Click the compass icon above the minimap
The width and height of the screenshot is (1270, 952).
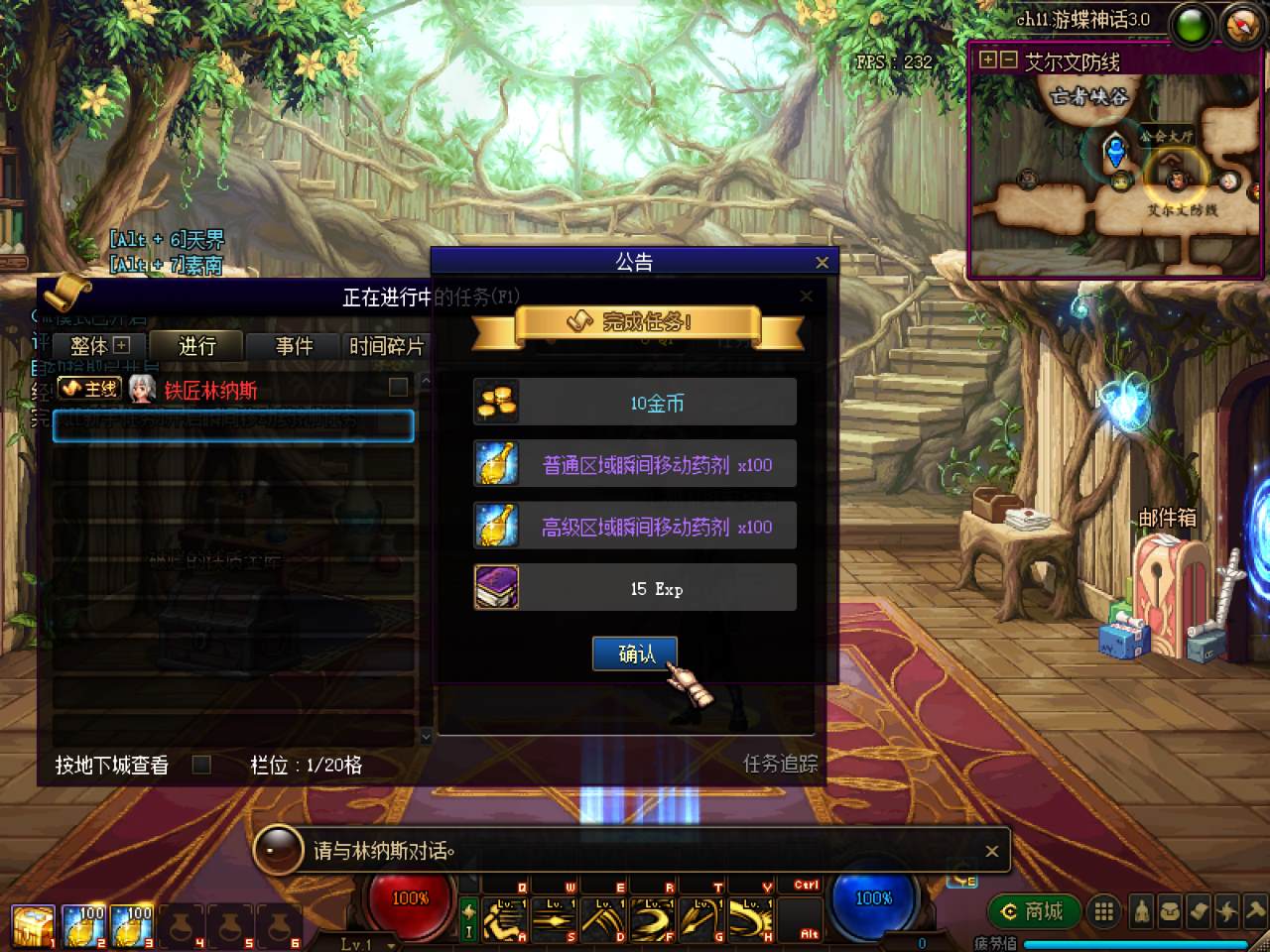coord(1242,25)
